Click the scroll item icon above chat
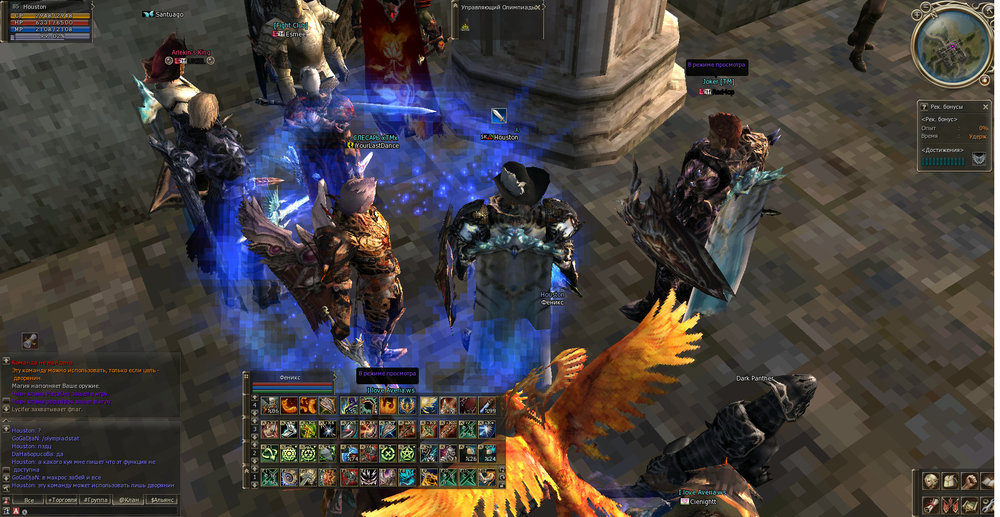 tap(31, 341)
